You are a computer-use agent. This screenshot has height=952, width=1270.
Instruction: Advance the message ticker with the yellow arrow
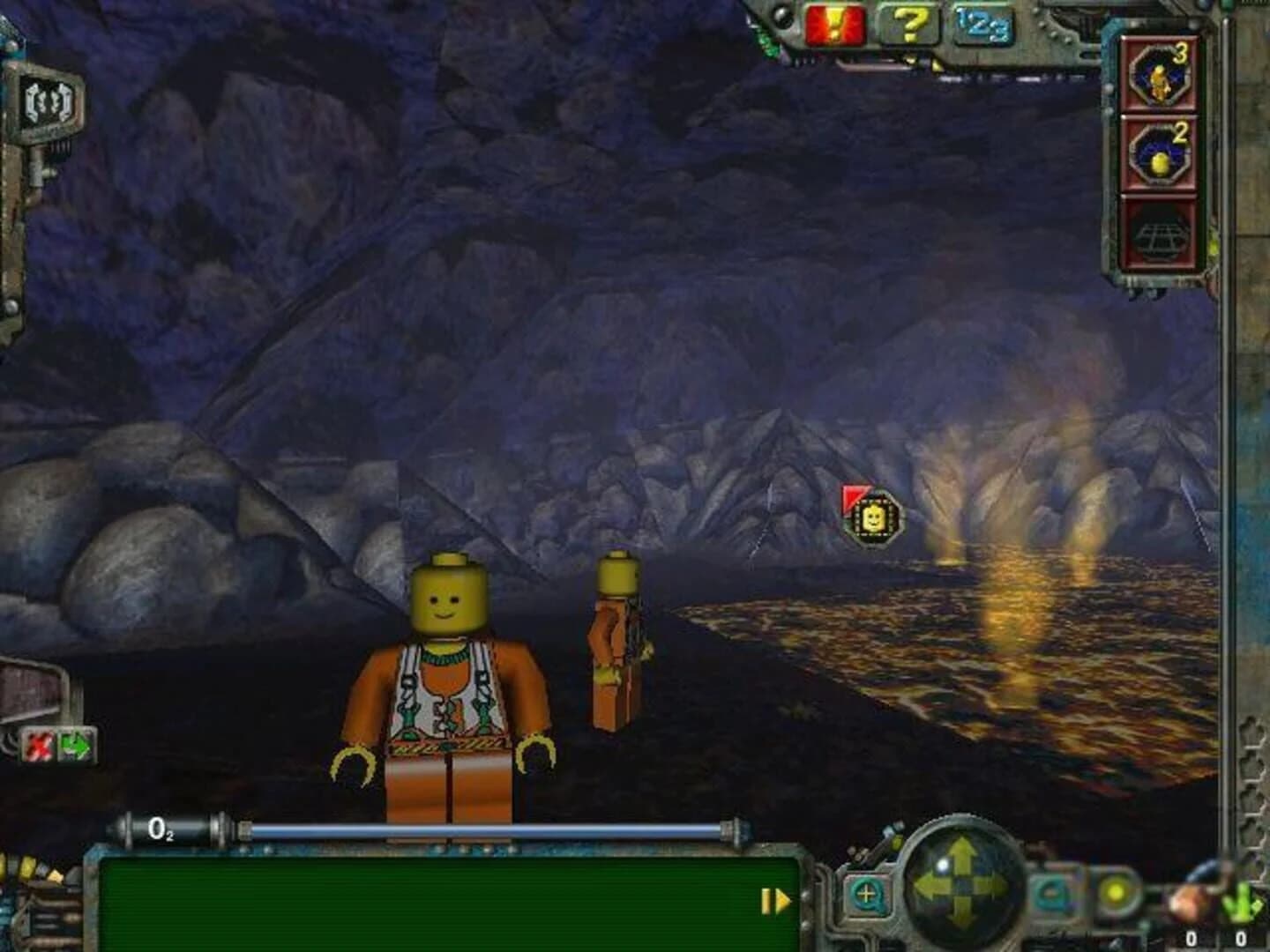(x=774, y=900)
